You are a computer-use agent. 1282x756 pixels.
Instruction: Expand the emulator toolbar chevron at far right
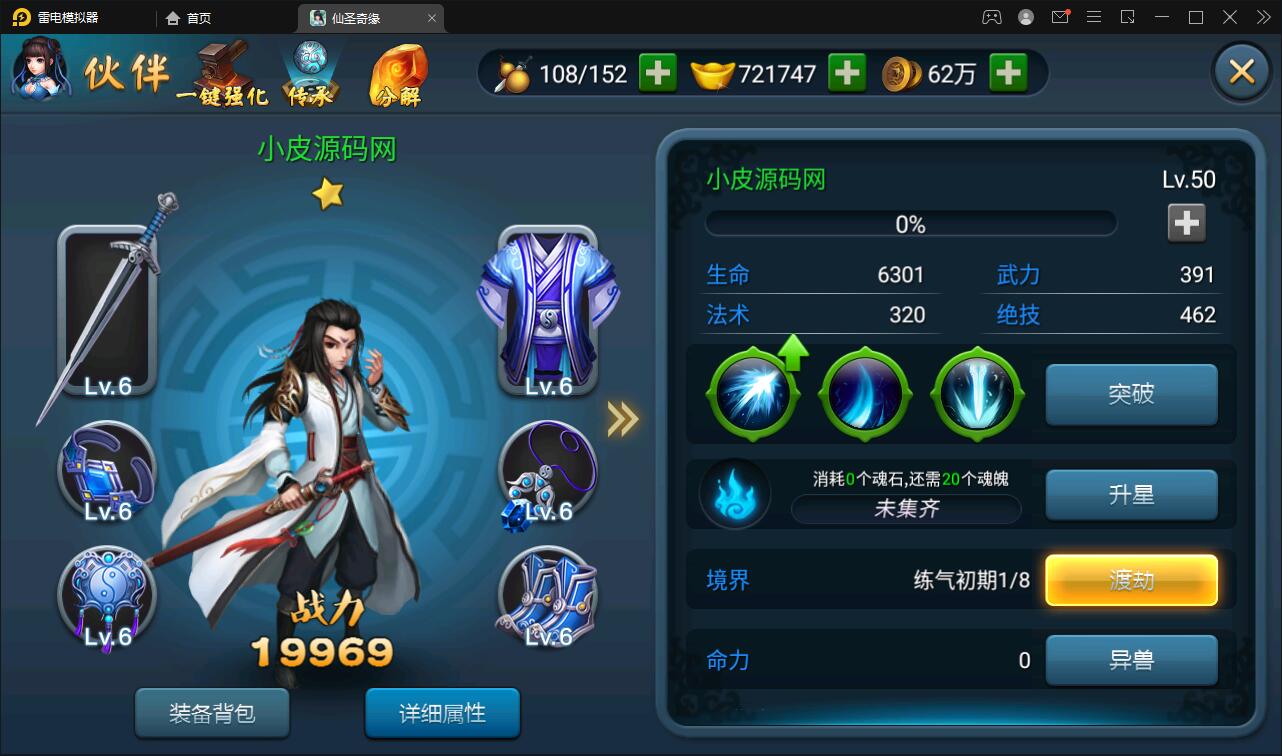coord(1261,17)
